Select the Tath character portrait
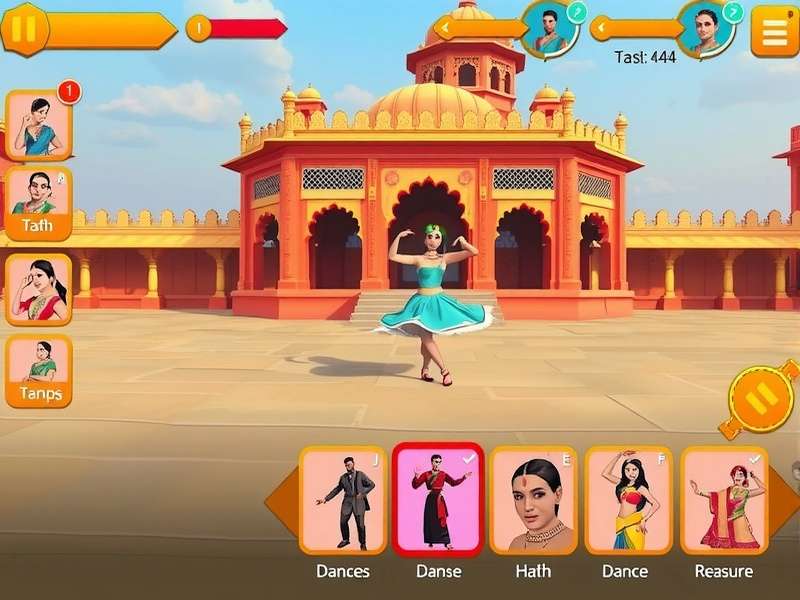 coord(39,203)
